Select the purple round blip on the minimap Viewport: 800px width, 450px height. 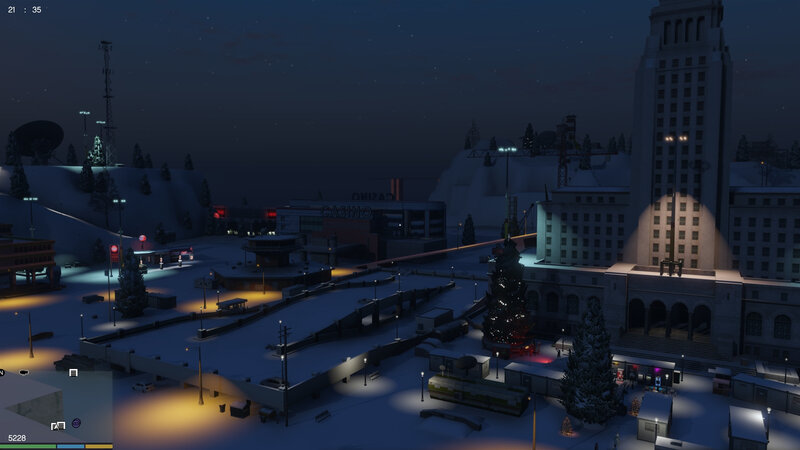click(77, 423)
